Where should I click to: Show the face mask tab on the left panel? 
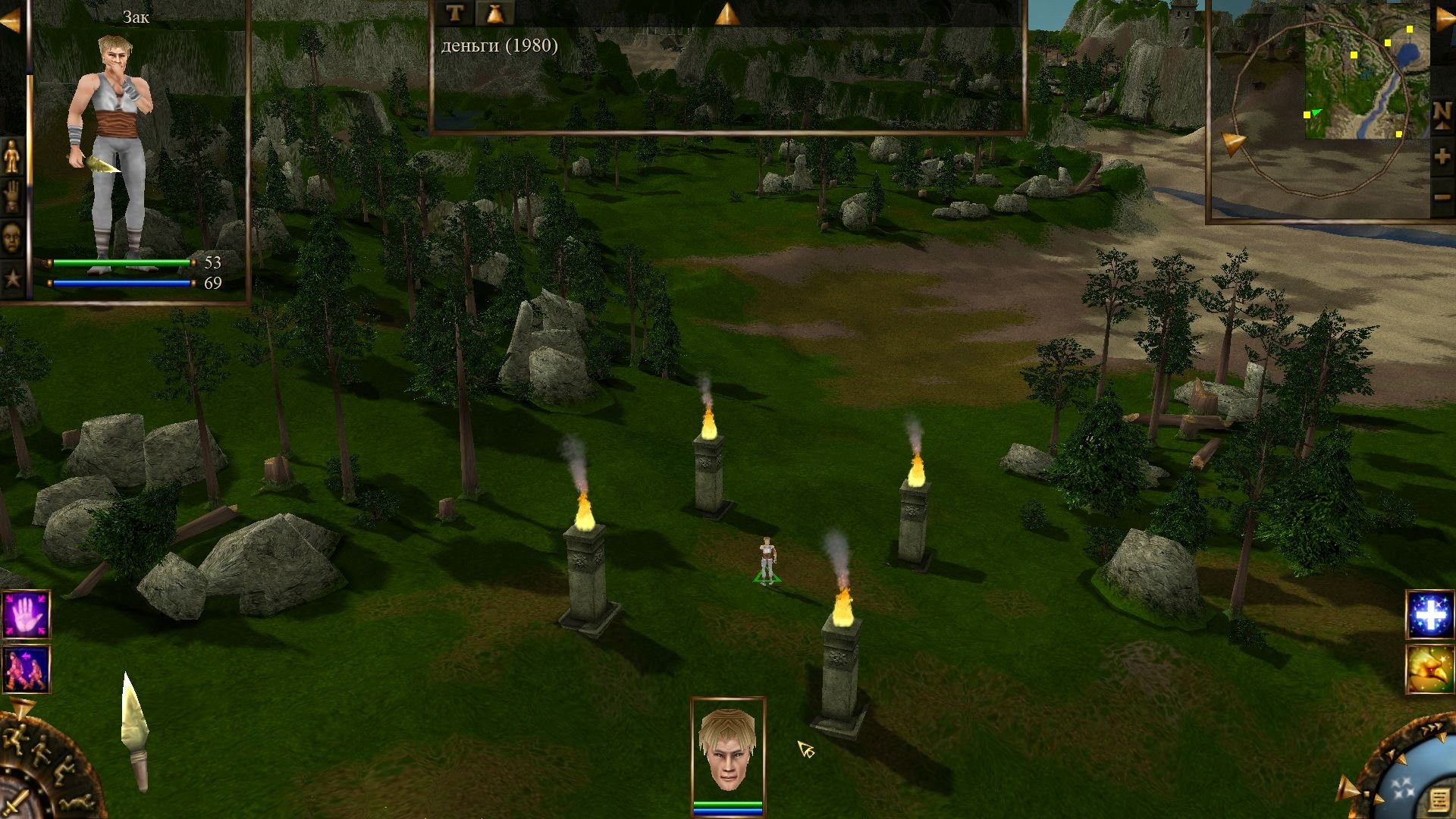pos(13,238)
